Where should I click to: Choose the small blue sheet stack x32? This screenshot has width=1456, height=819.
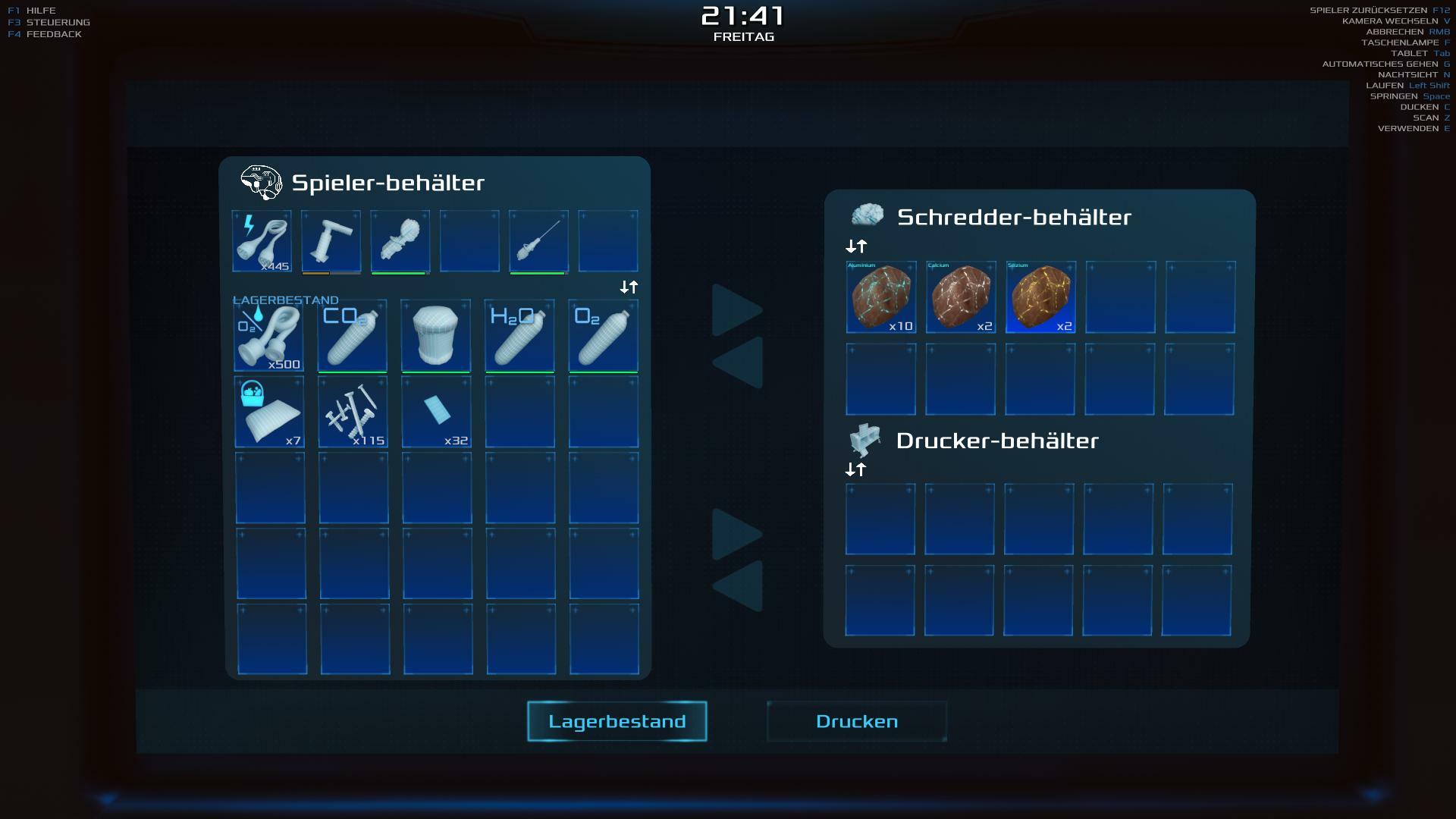pyautogui.click(x=436, y=412)
